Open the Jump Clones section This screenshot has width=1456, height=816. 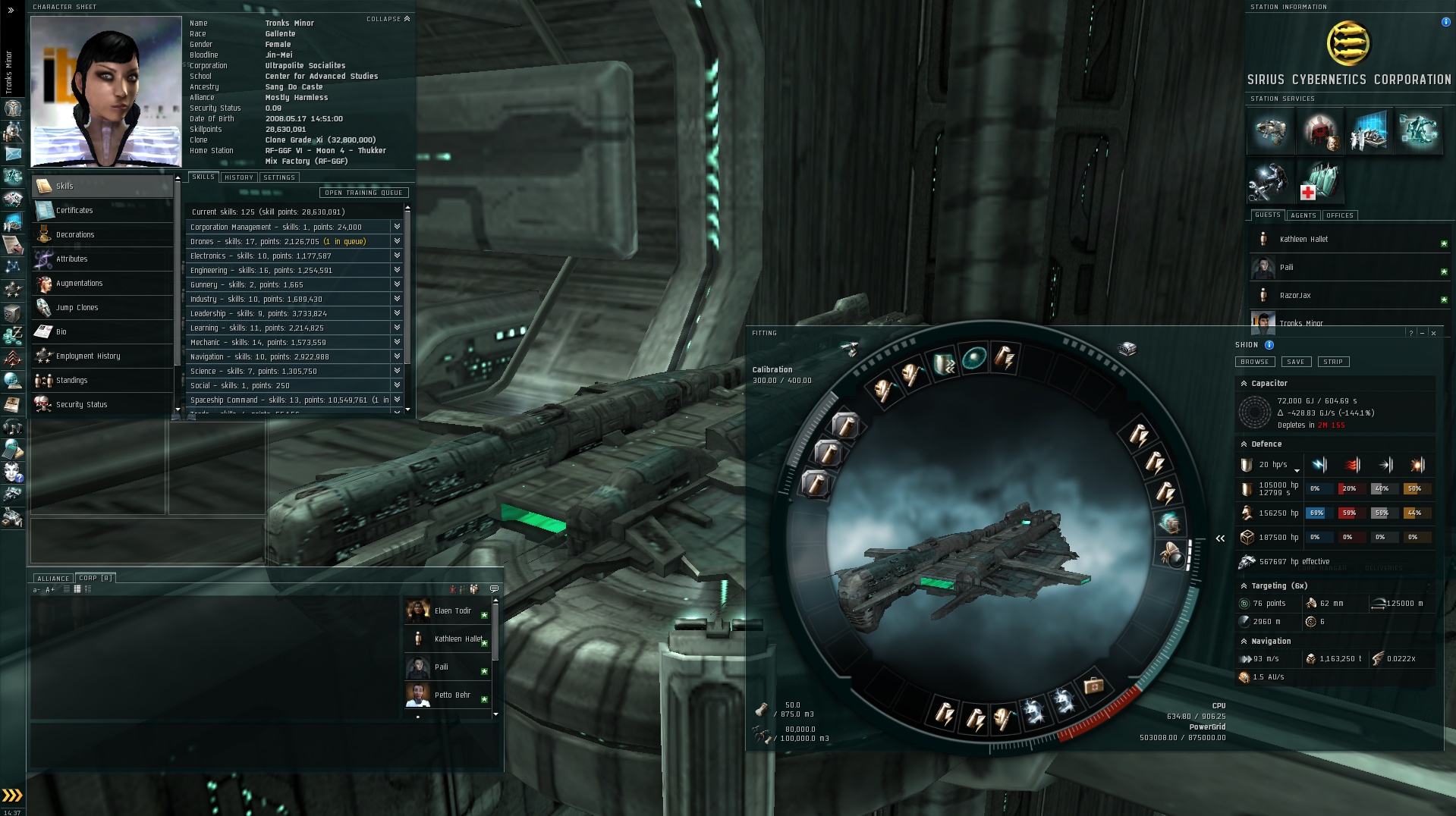pyautogui.click(x=77, y=307)
